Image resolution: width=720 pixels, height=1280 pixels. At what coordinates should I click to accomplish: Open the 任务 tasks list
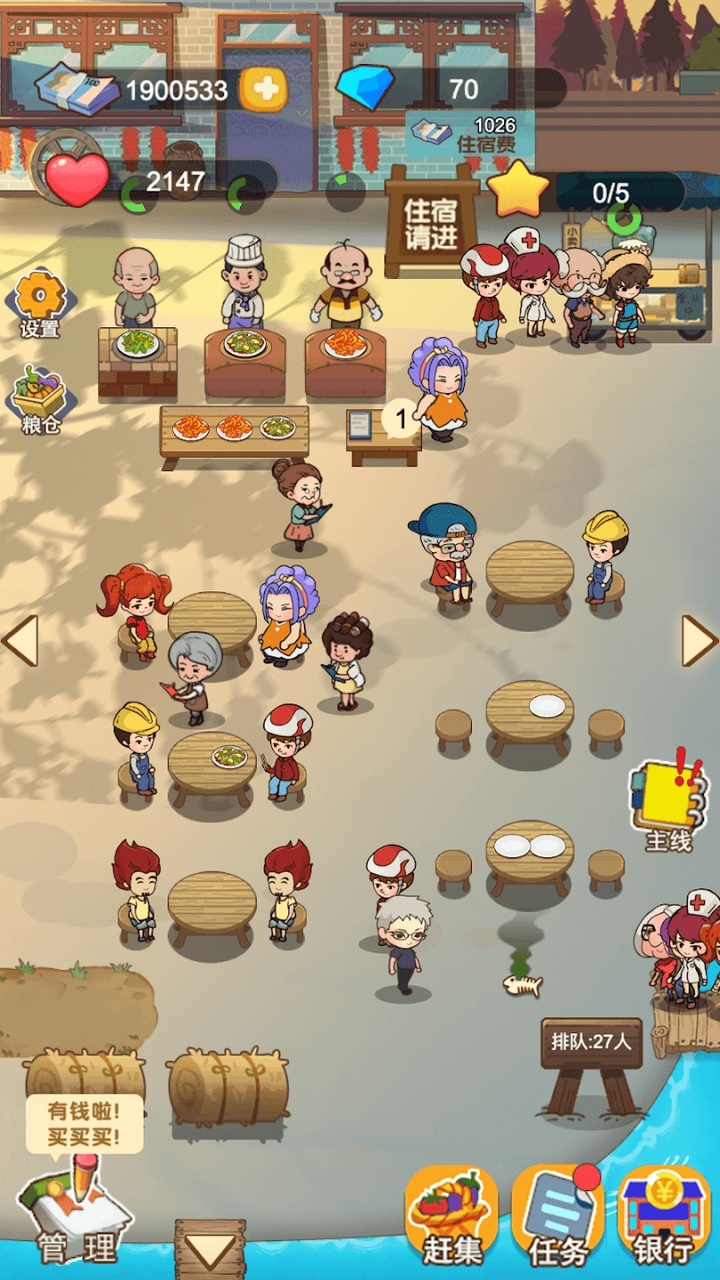(556, 1217)
